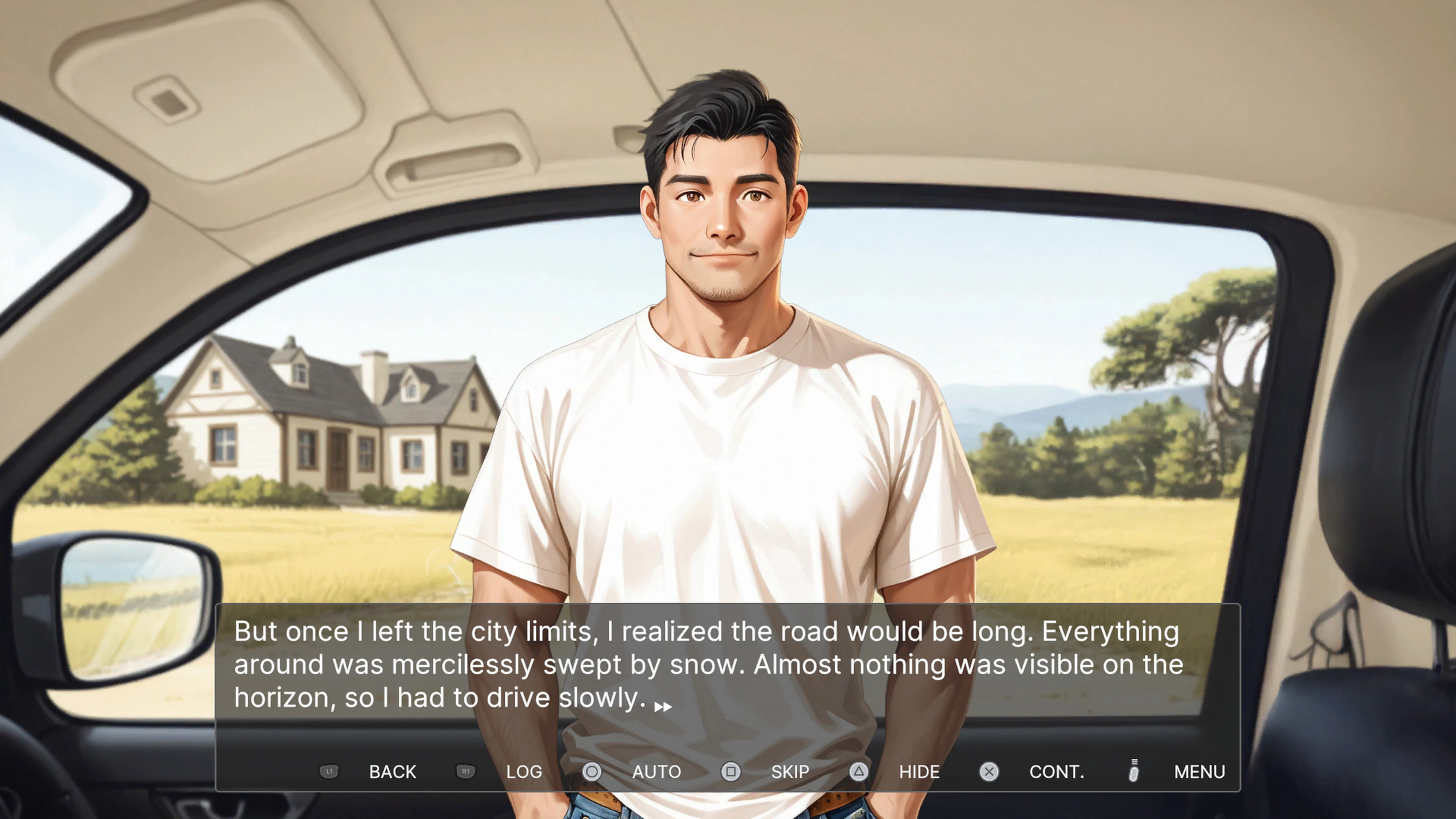Open the LOG of past dialogue
This screenshot has height=819, width=1456.
[524, 772]
